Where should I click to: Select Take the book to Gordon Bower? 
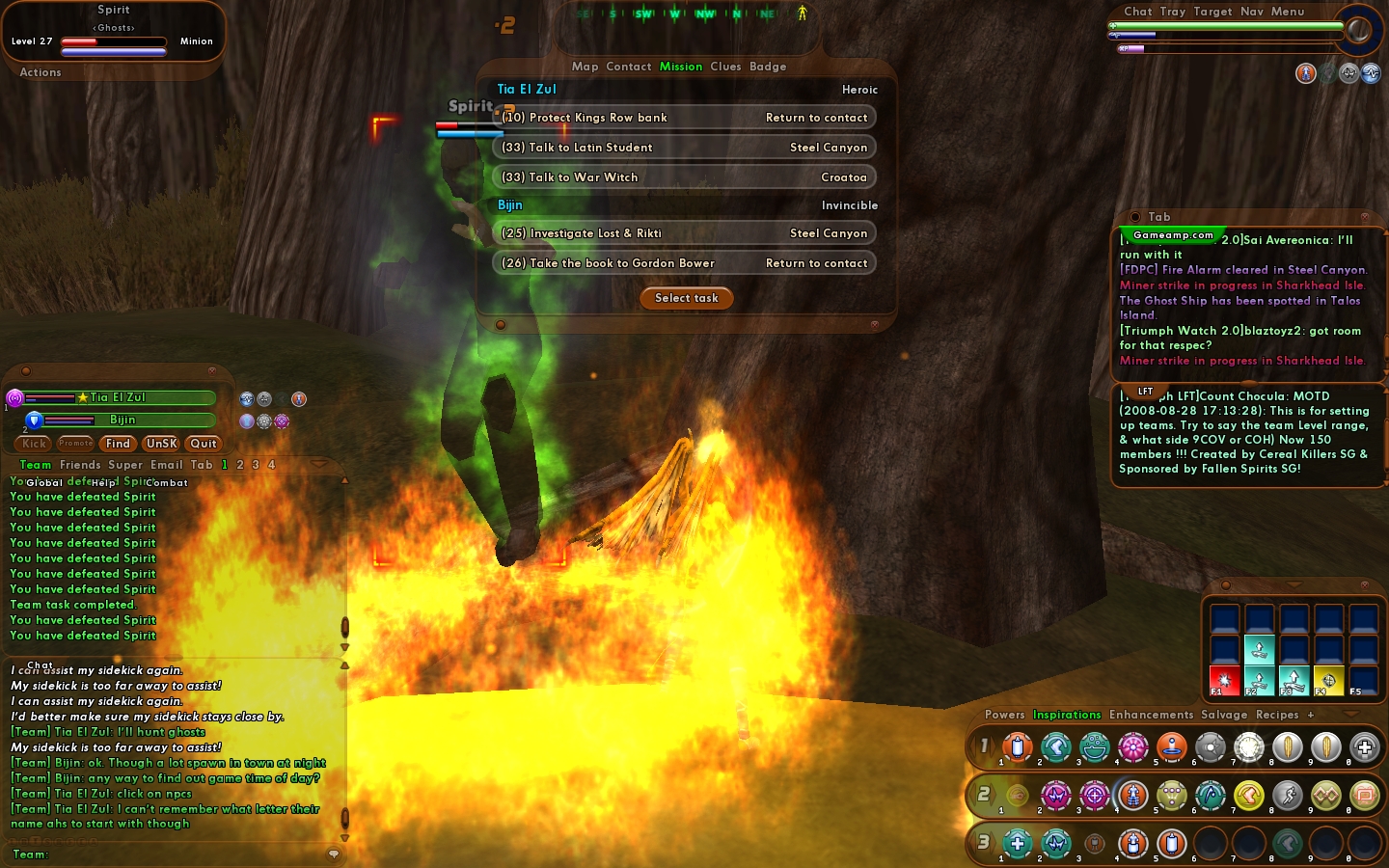pos(684,263)
